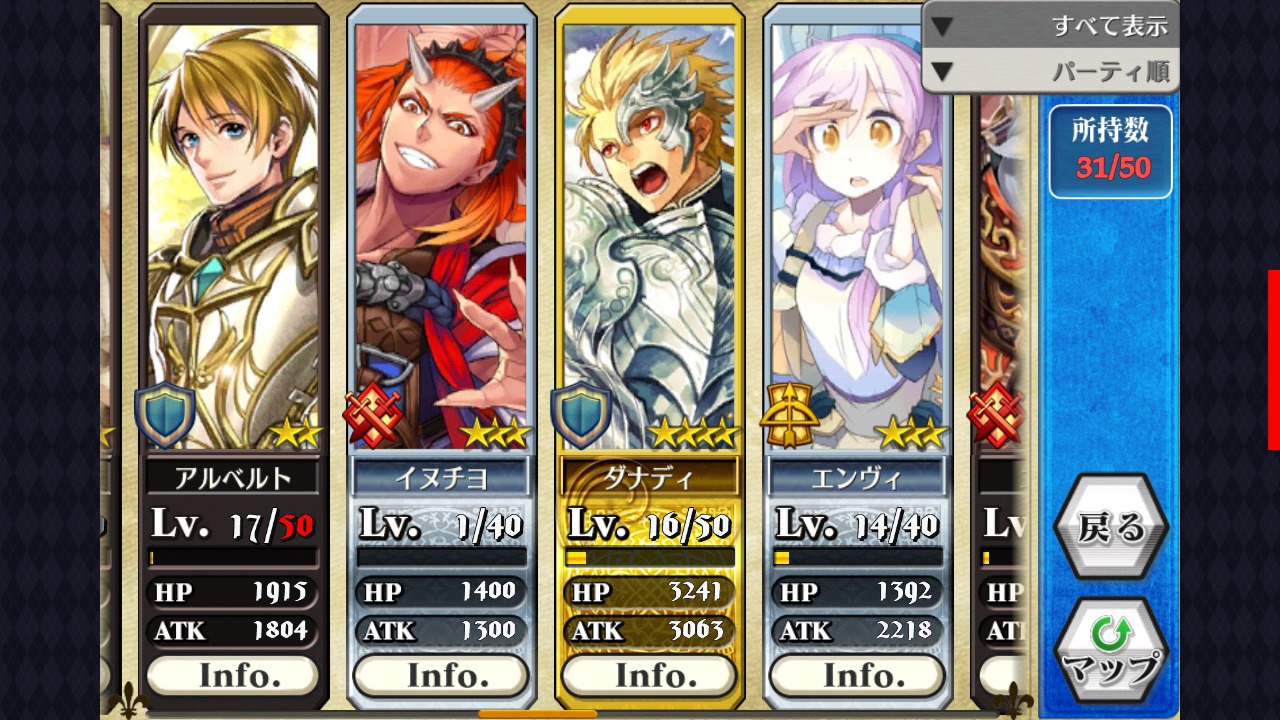Select the イヌチヨ character card
This screenshot has height=720, width=1280.
tap(440, 240)
